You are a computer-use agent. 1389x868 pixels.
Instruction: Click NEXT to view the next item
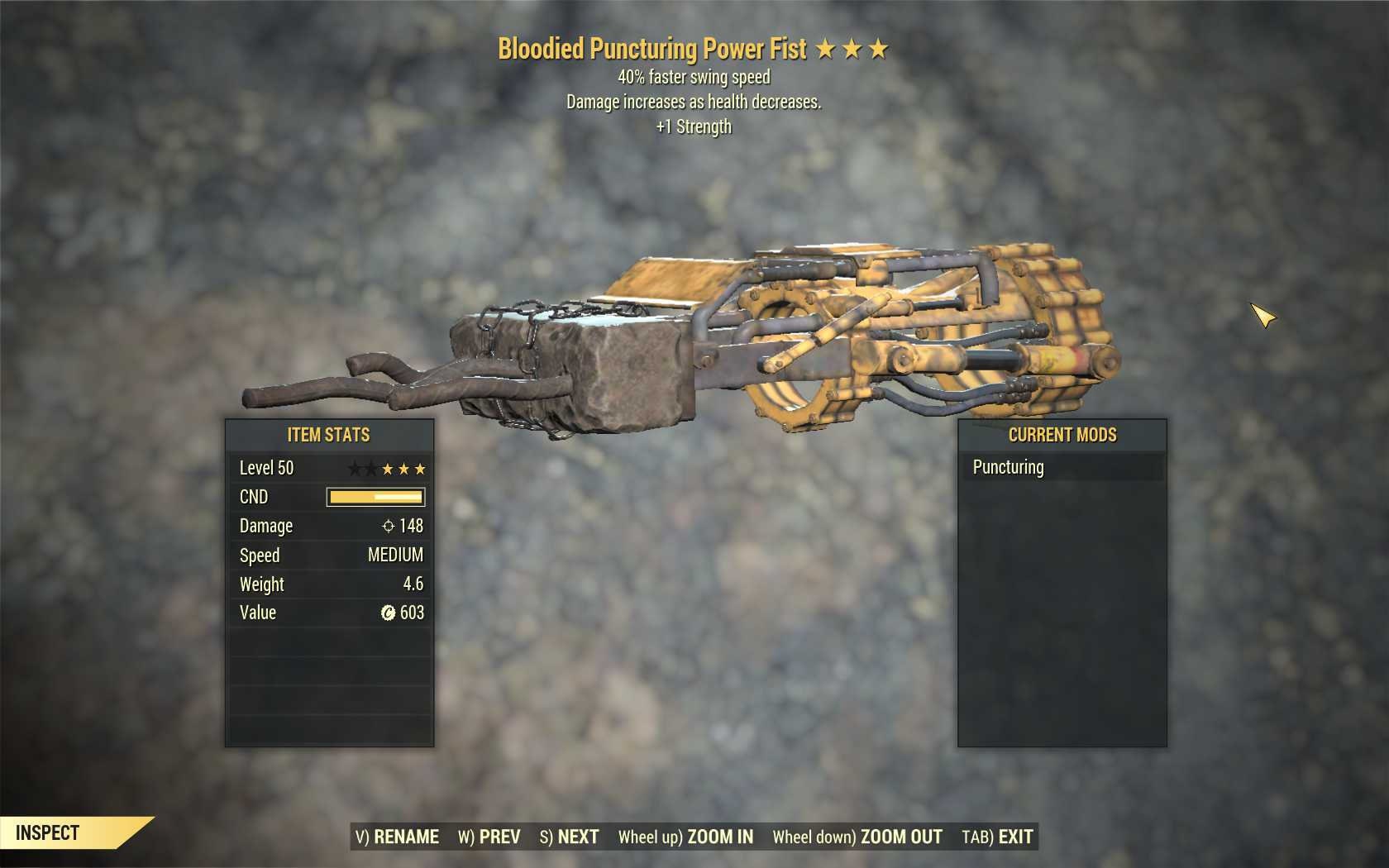(x=578, y=837)
